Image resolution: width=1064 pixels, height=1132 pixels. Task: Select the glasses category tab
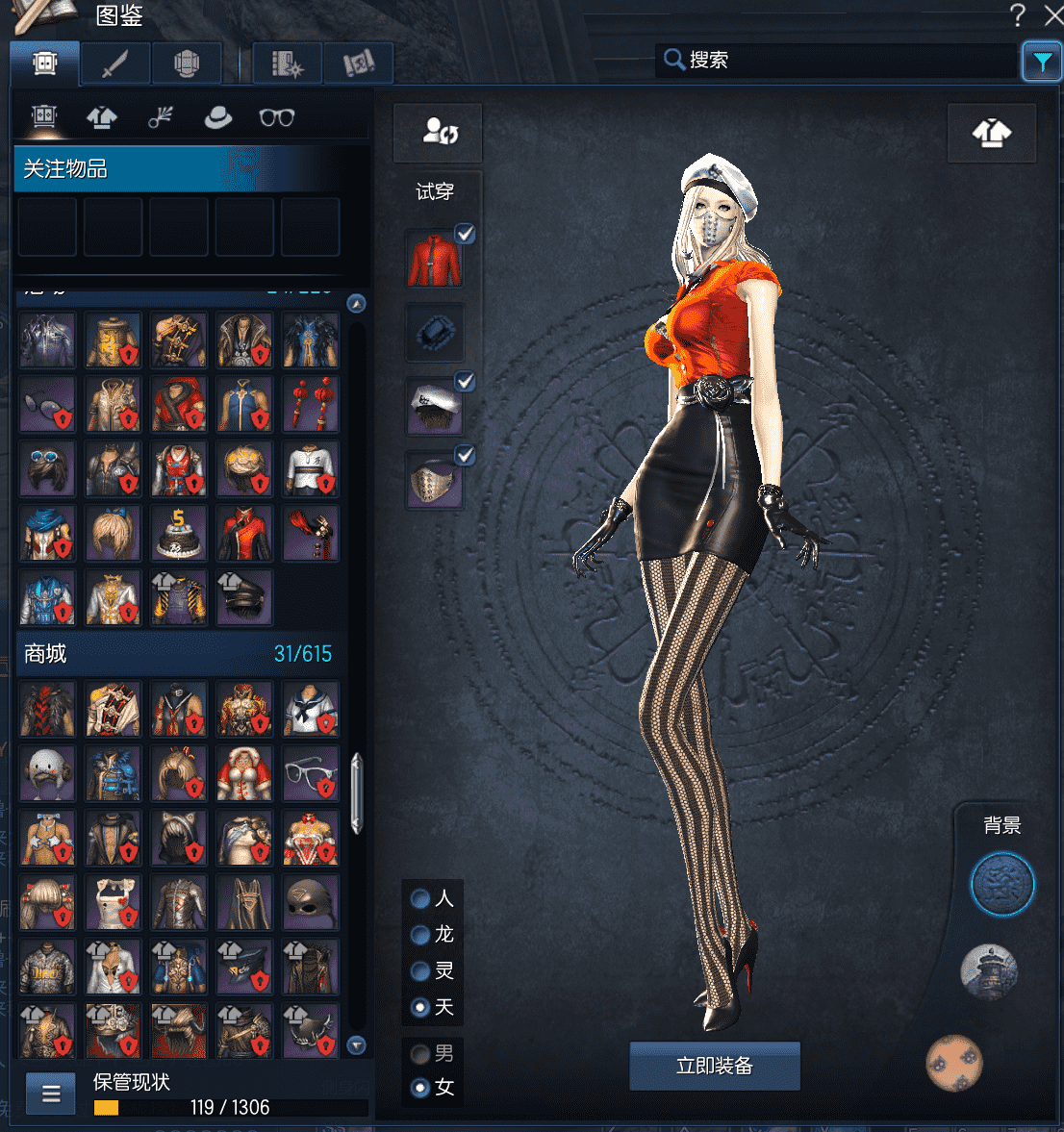277,117
